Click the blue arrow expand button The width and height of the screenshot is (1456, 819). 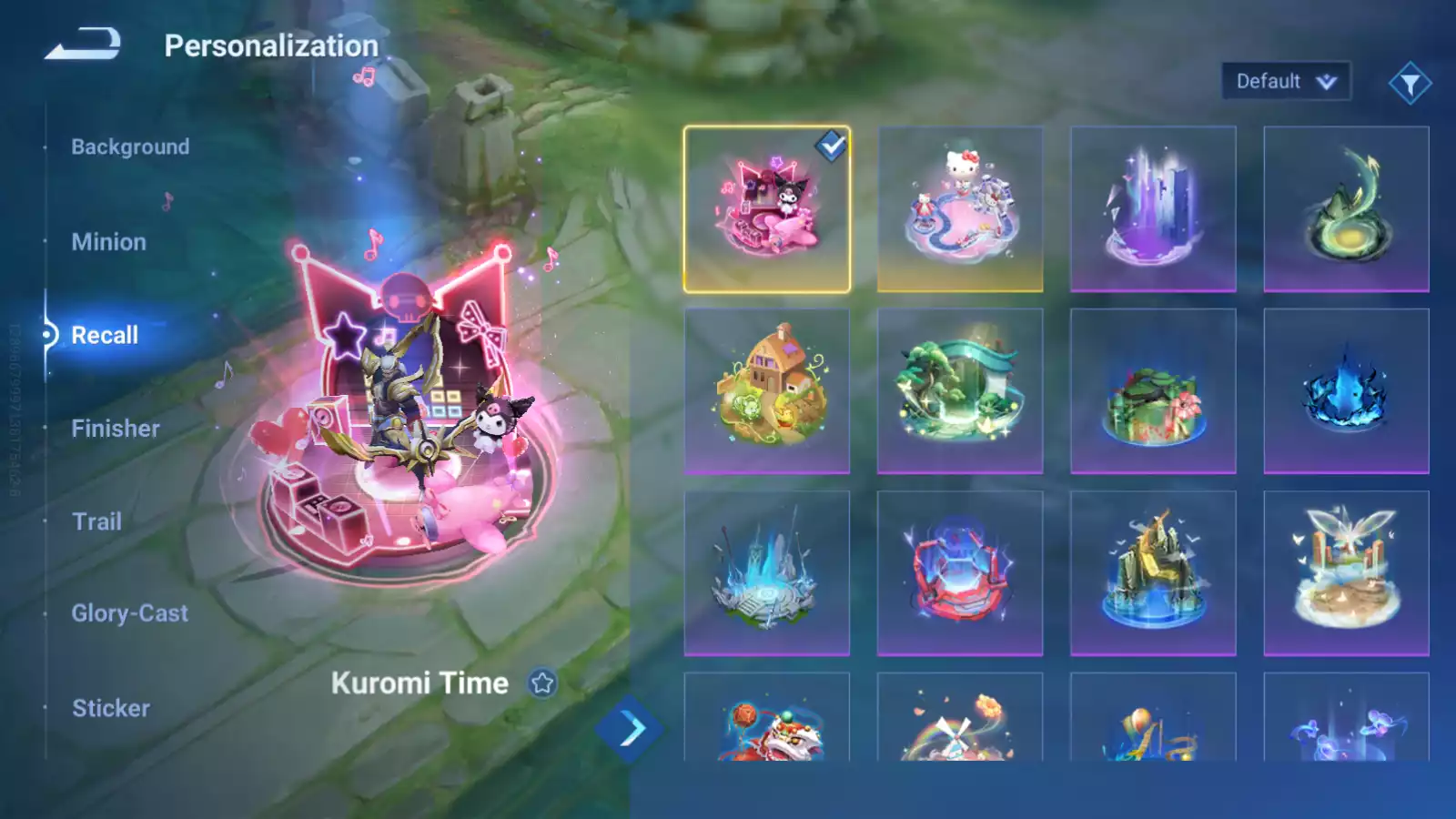pyautogui.click(x=630, y=729)
